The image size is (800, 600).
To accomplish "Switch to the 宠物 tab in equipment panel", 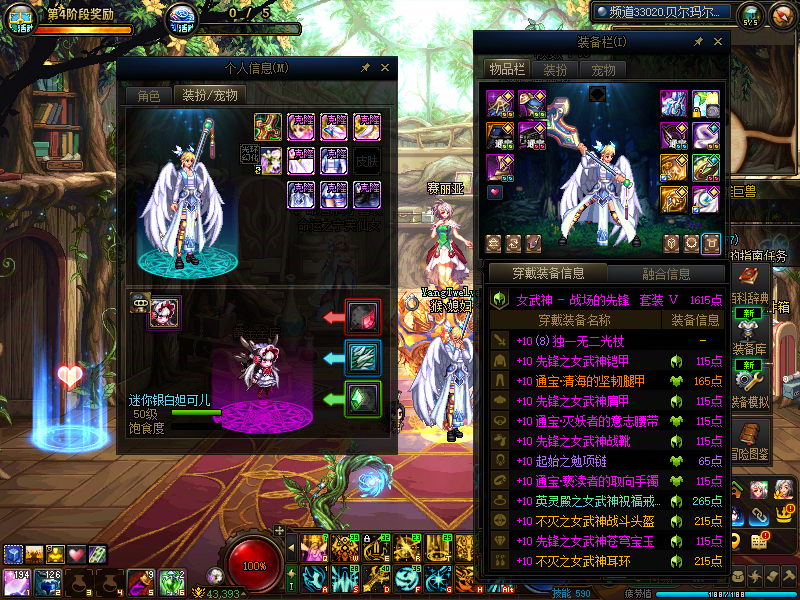I will click(x=603, y=69).
